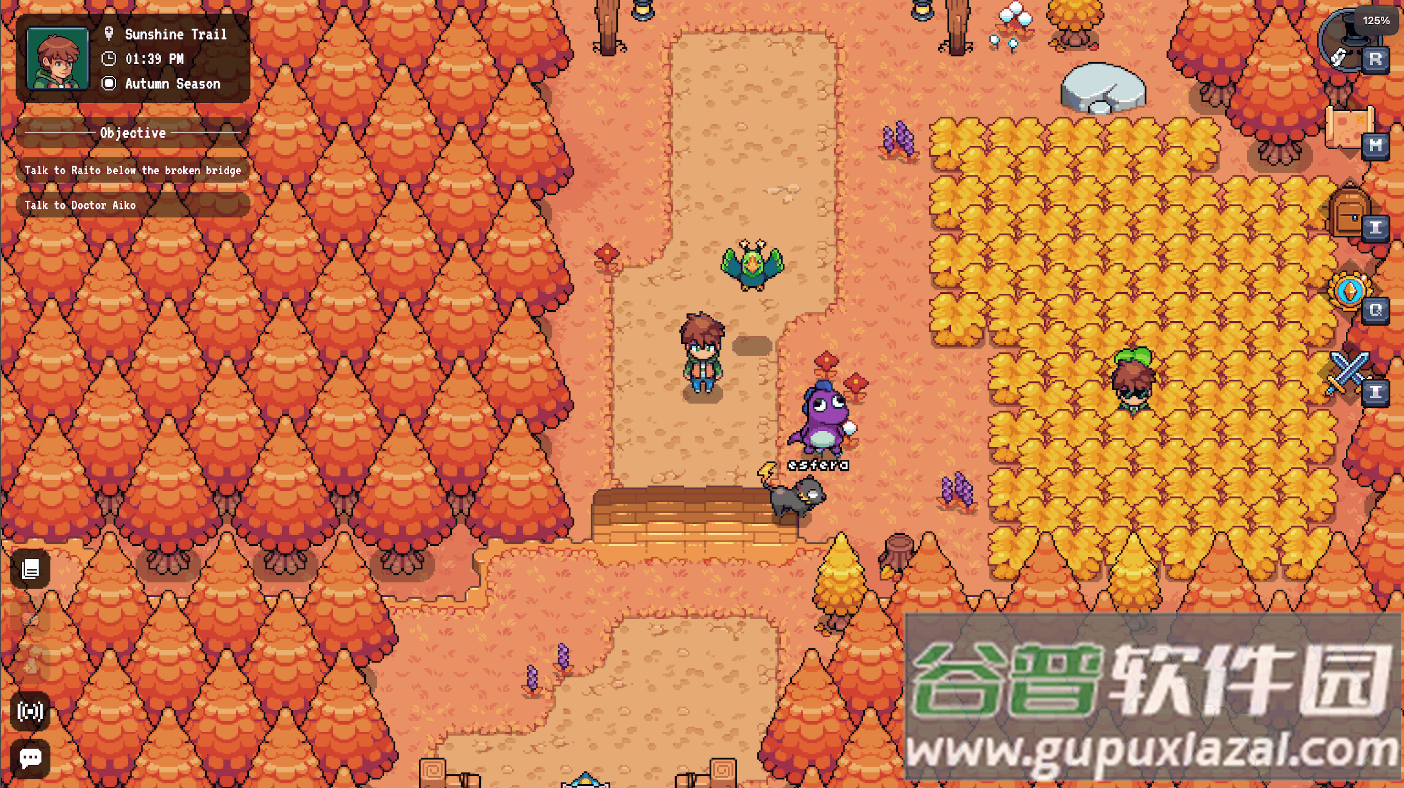Click the clock showing 01:39 PM
This screenshot has width=1404, height=788.
click(153, 58)
